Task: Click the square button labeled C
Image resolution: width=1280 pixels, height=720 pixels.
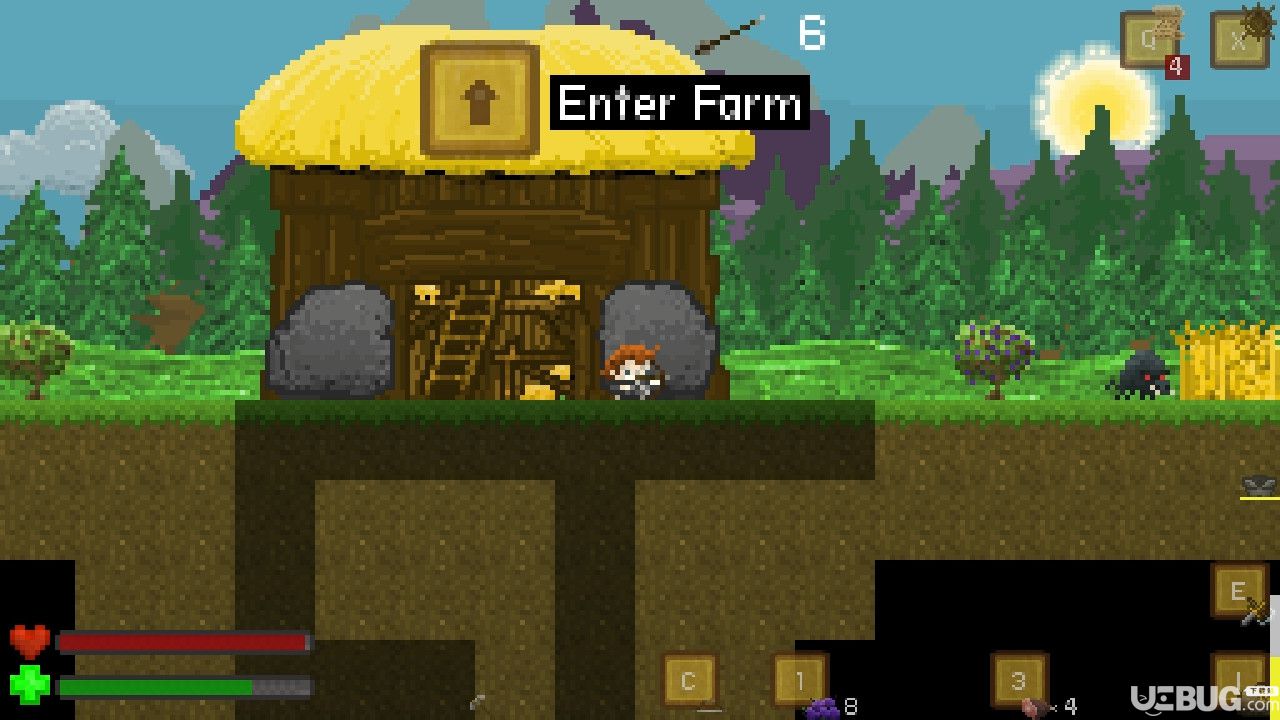Action: [689, 681]
